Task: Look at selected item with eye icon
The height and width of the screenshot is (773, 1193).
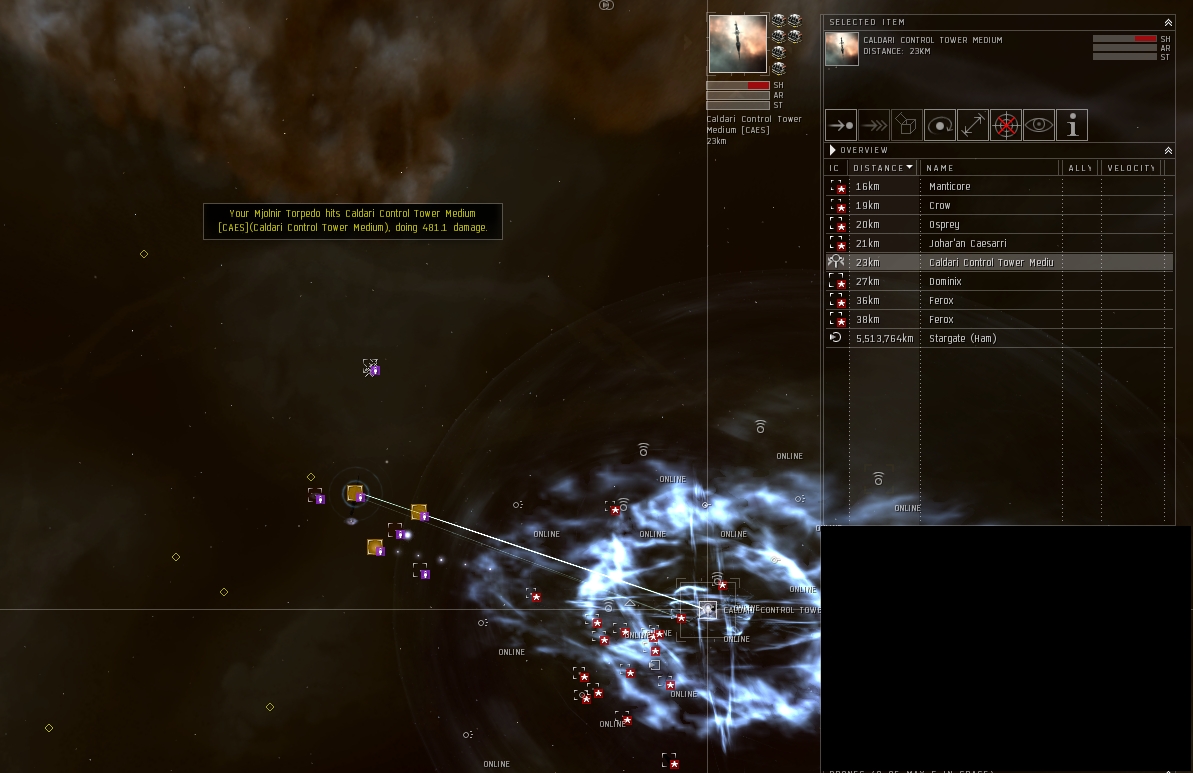Action: [1039, 125]
